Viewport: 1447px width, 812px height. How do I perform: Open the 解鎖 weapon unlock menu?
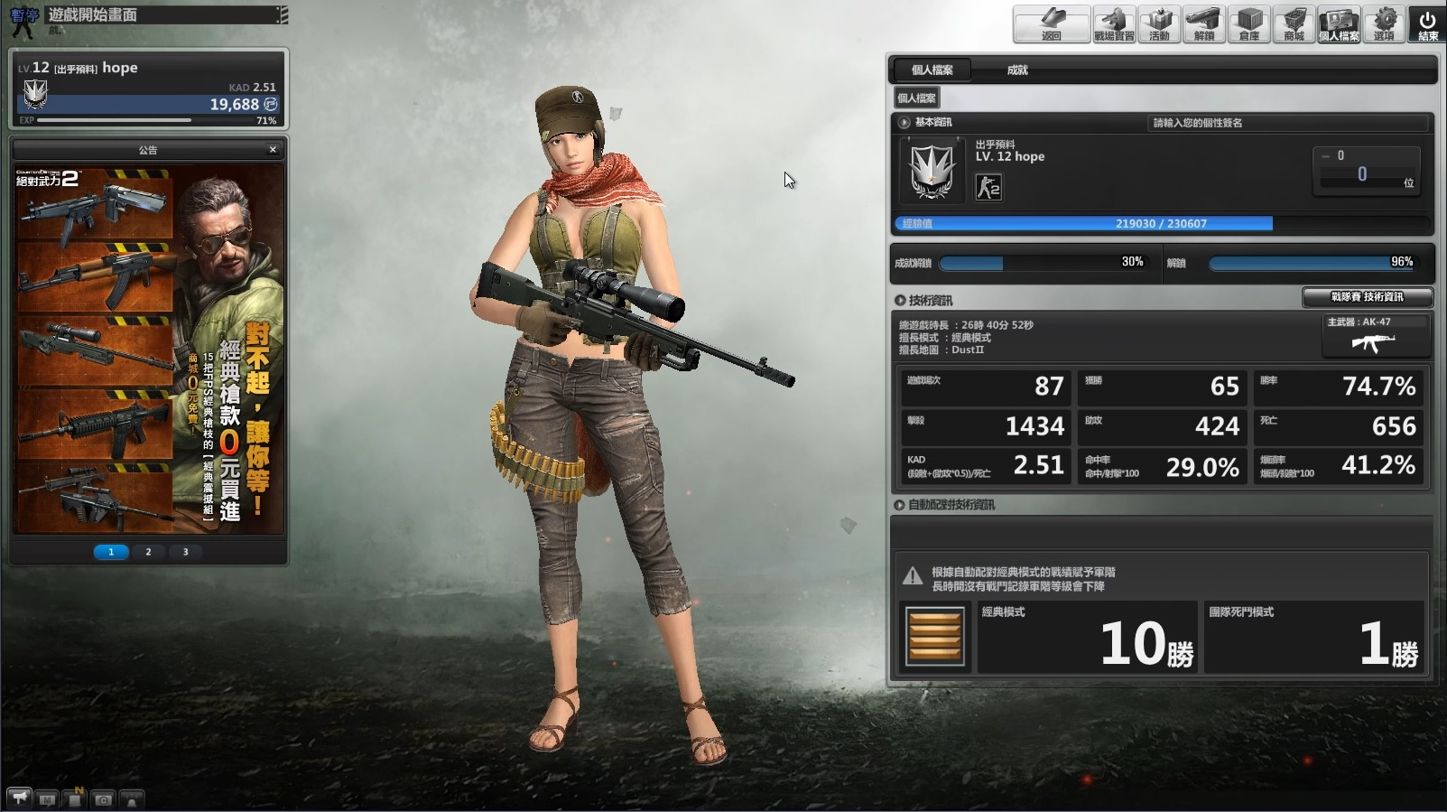[1204, 24]
